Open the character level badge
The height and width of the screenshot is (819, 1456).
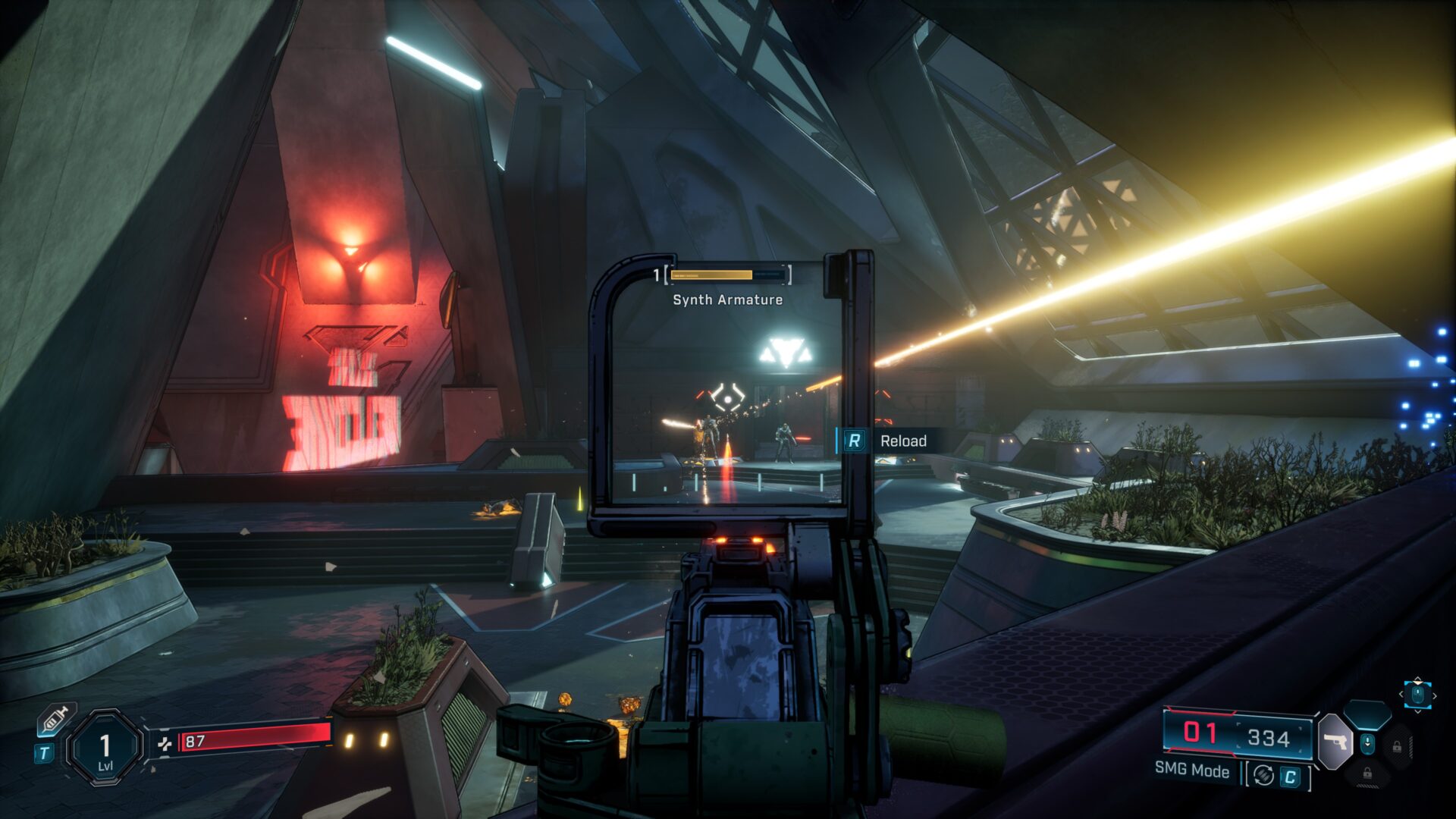click(105, 748)
